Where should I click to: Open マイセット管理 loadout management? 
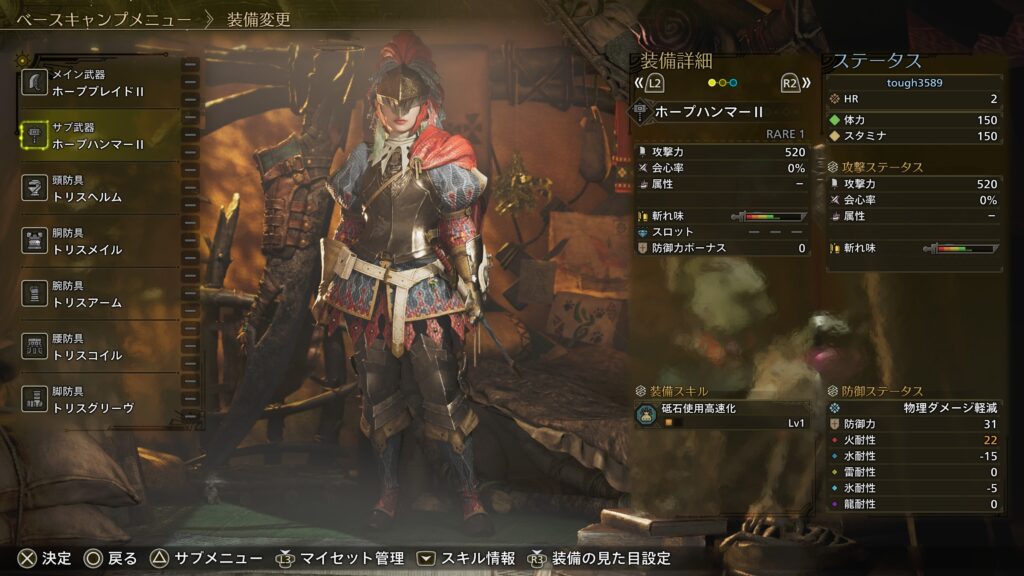point(340,558)
